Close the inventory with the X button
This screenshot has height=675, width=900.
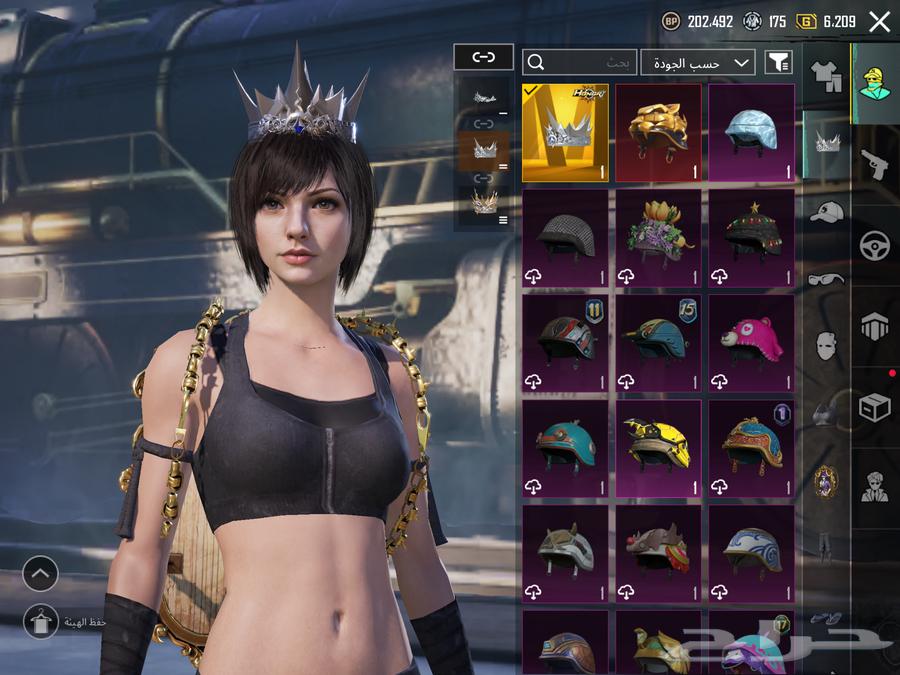pos(880,22)
